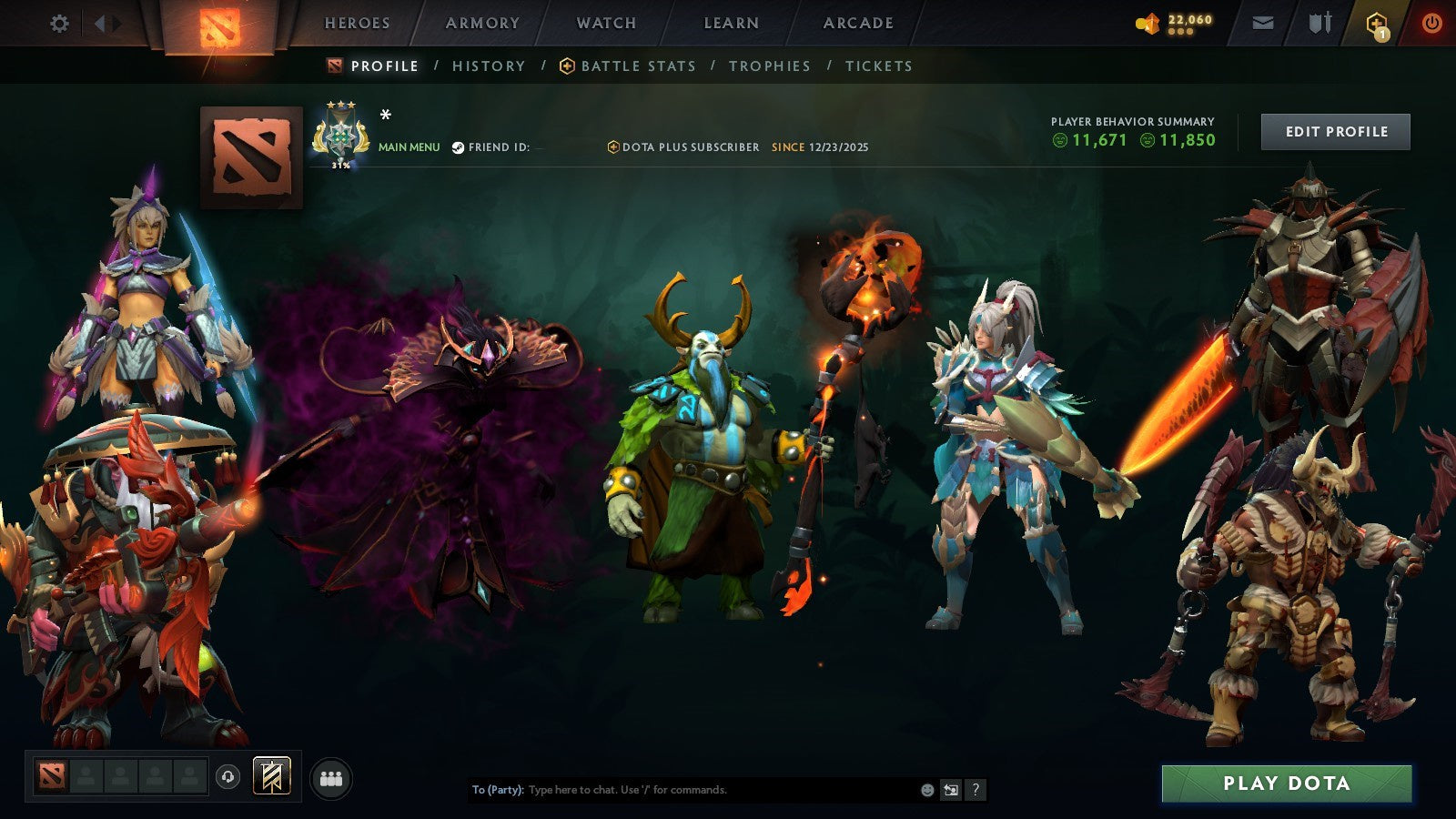Open the mail notifications inbox
1456x819 pixels.
pos(1263,23)
